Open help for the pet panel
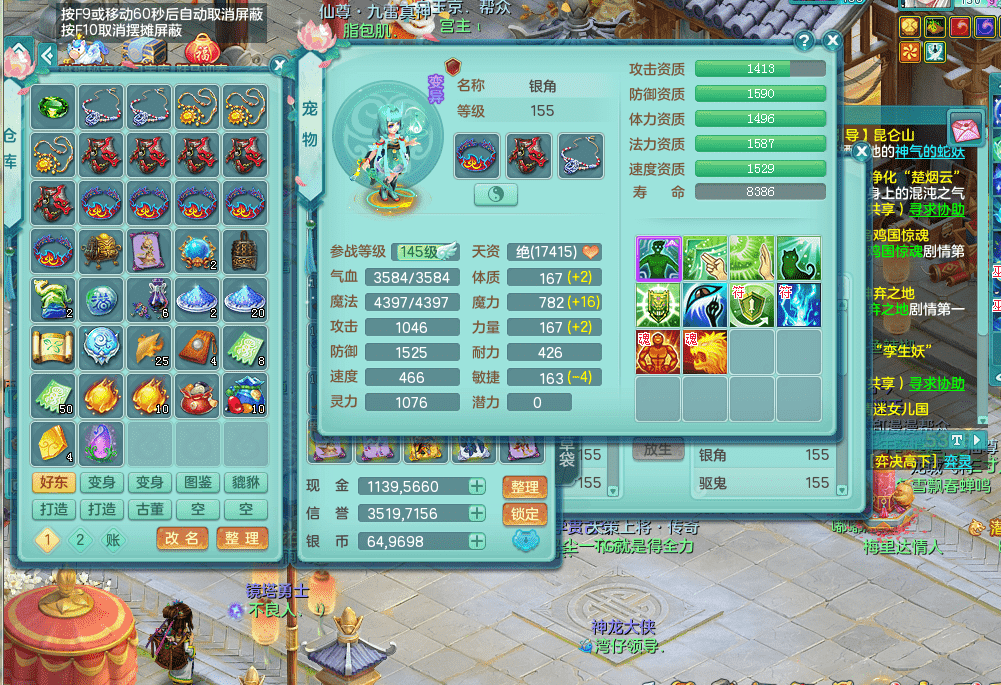 pyautogui.click(x=804, y=41)
